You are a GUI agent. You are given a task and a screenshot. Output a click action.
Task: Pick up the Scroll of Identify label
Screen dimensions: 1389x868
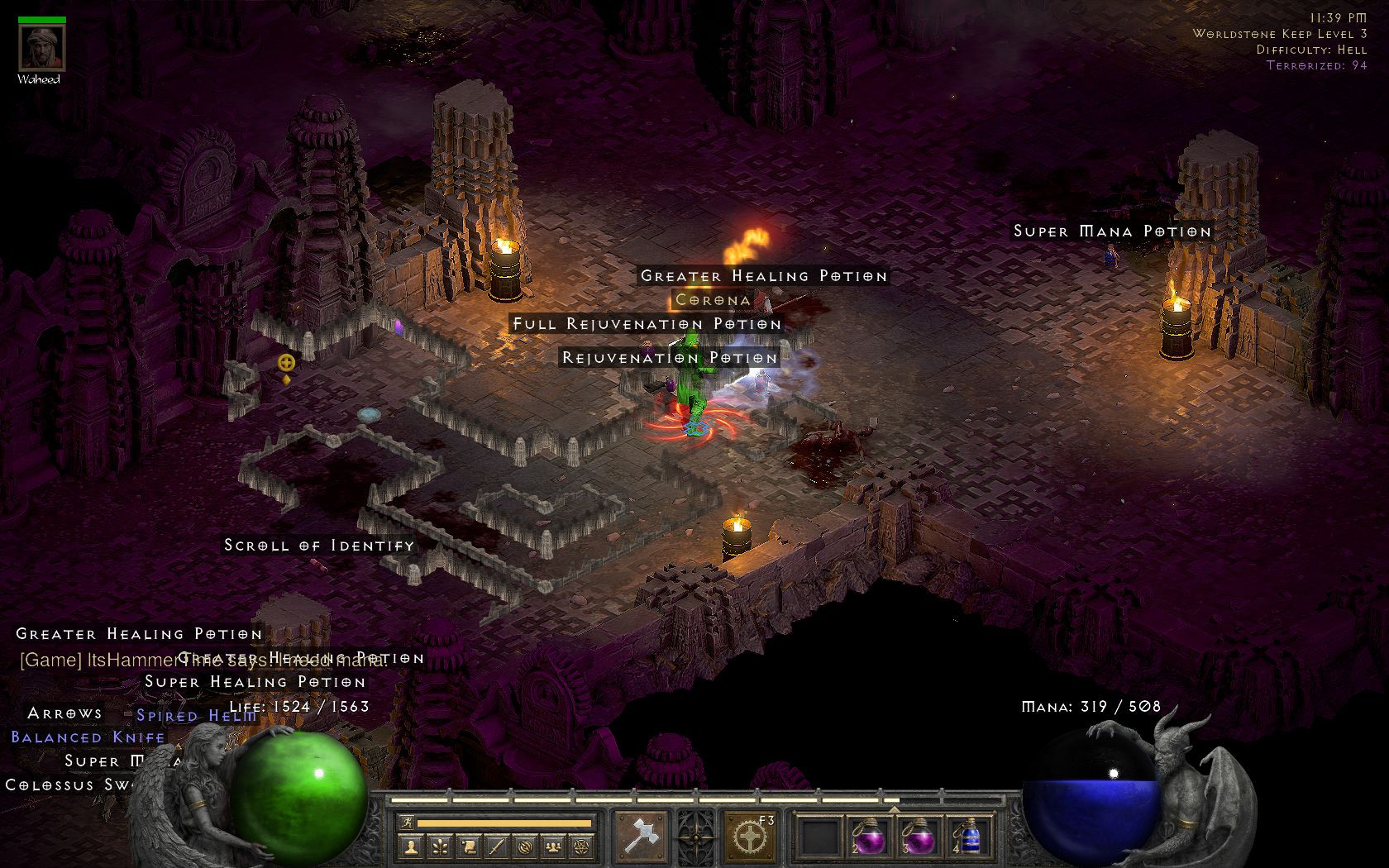[319, 546]
